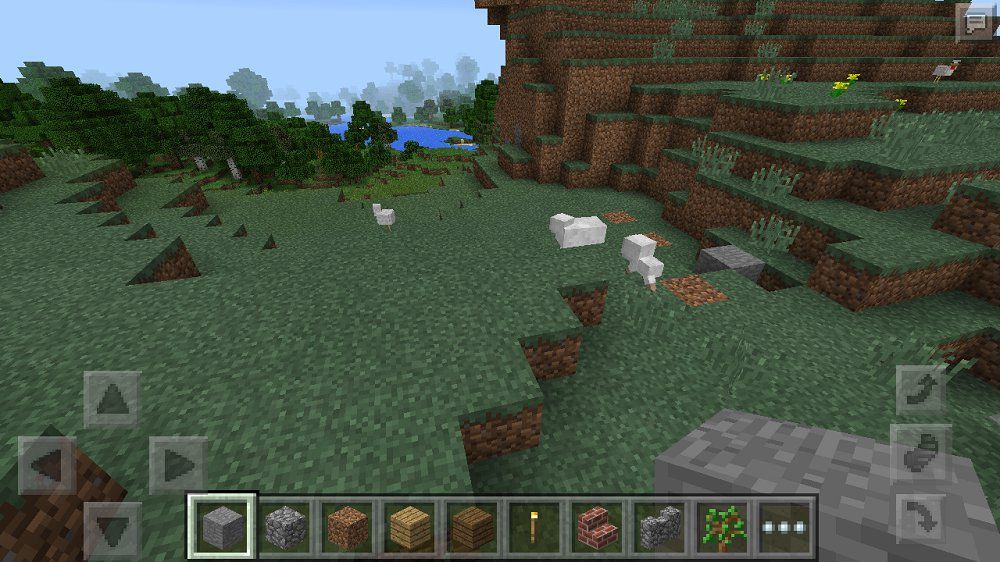
Task: Select the darker wooden planks slot
Action: click(x=472, y=526)
